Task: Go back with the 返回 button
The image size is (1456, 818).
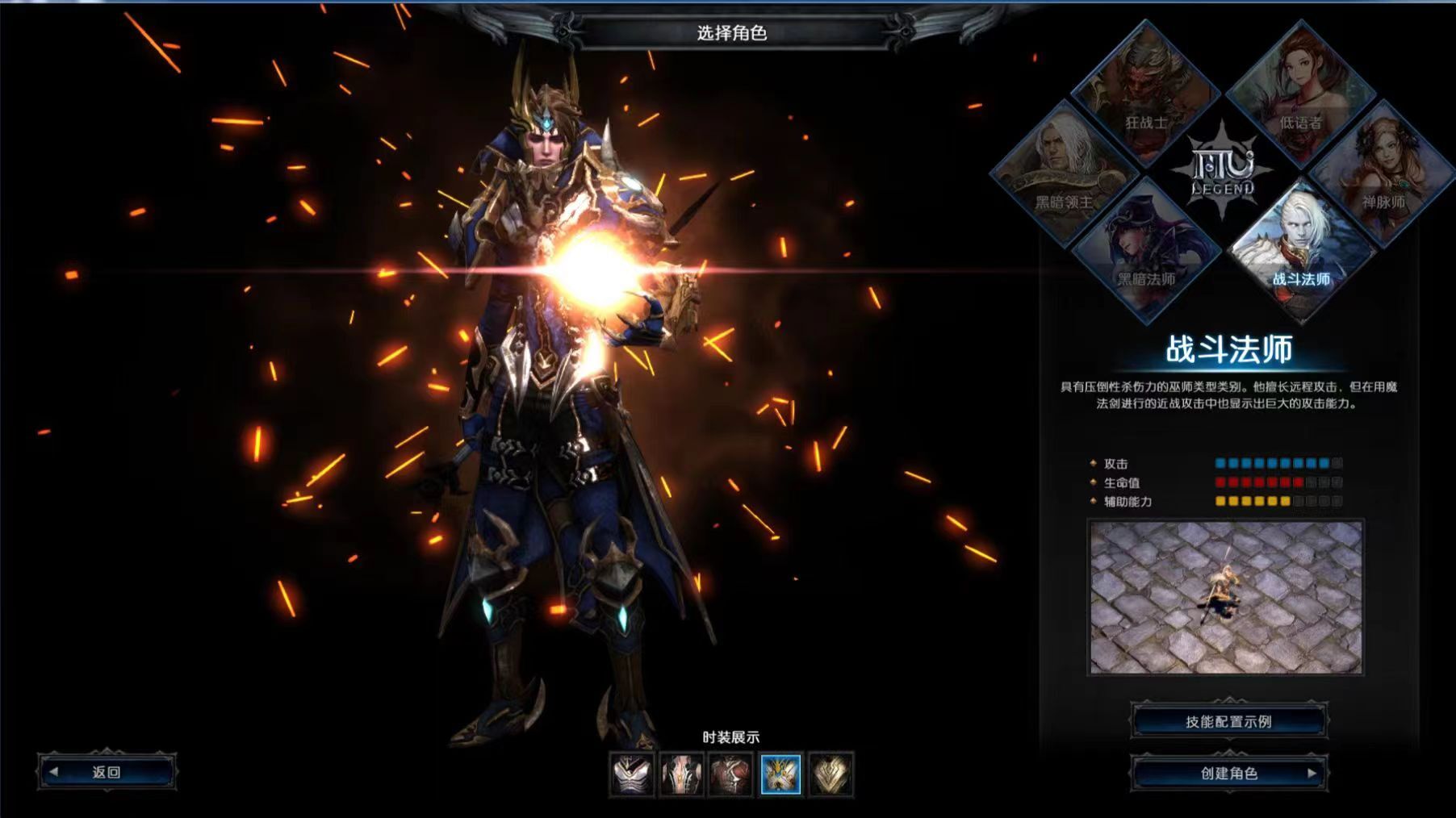Action: point(107,772)
